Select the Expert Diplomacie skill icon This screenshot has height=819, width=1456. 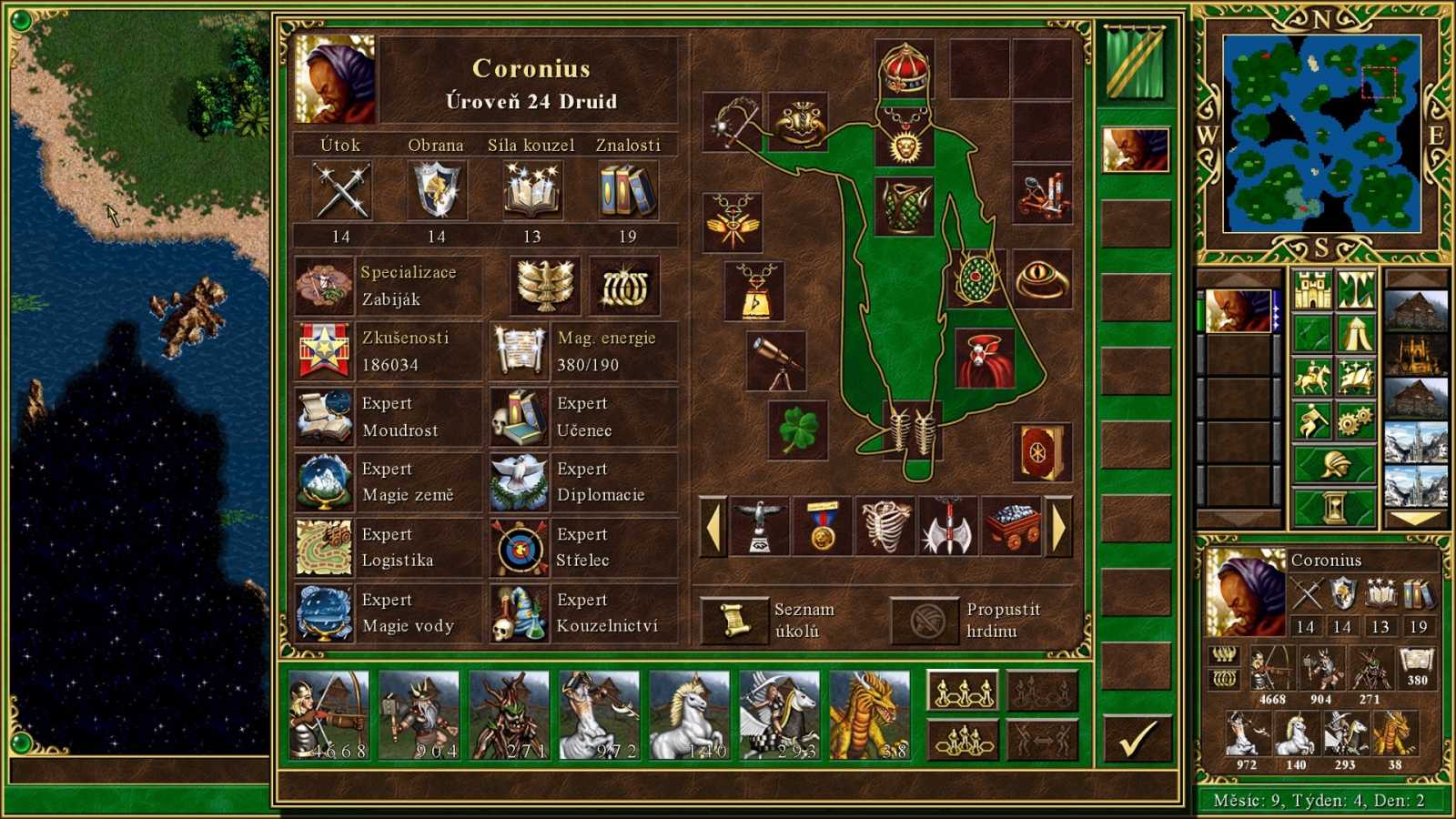pos(519,481)
